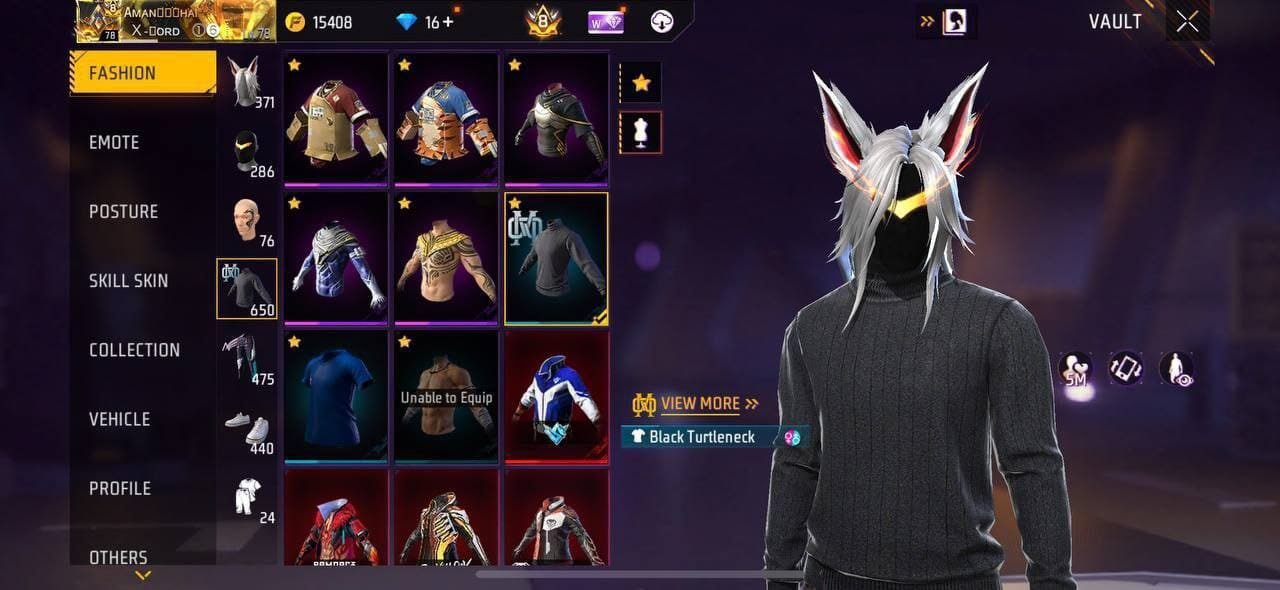Select the Collection category

click(134, 350)
